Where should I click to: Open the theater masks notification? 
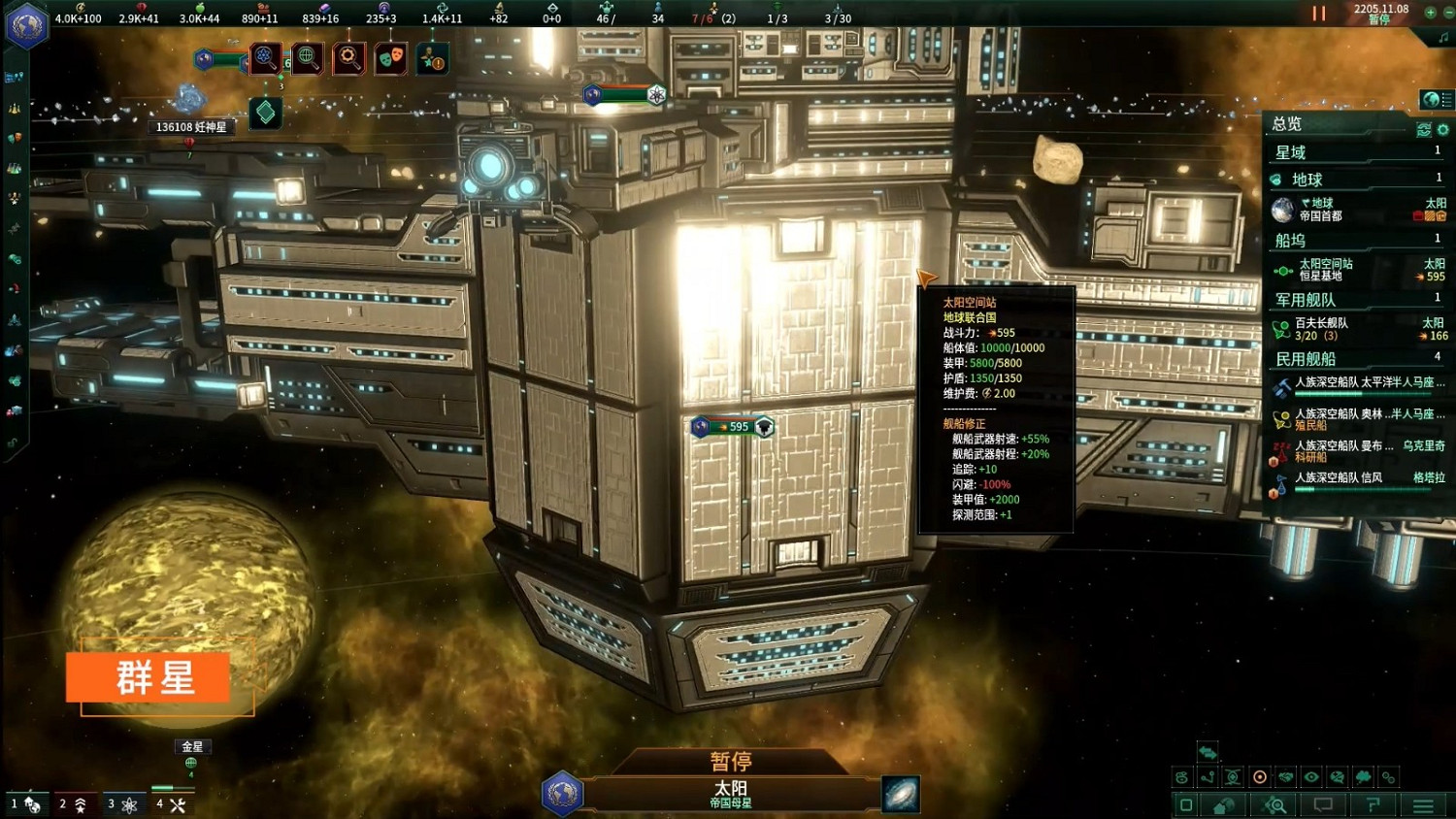tap(390, 58)
